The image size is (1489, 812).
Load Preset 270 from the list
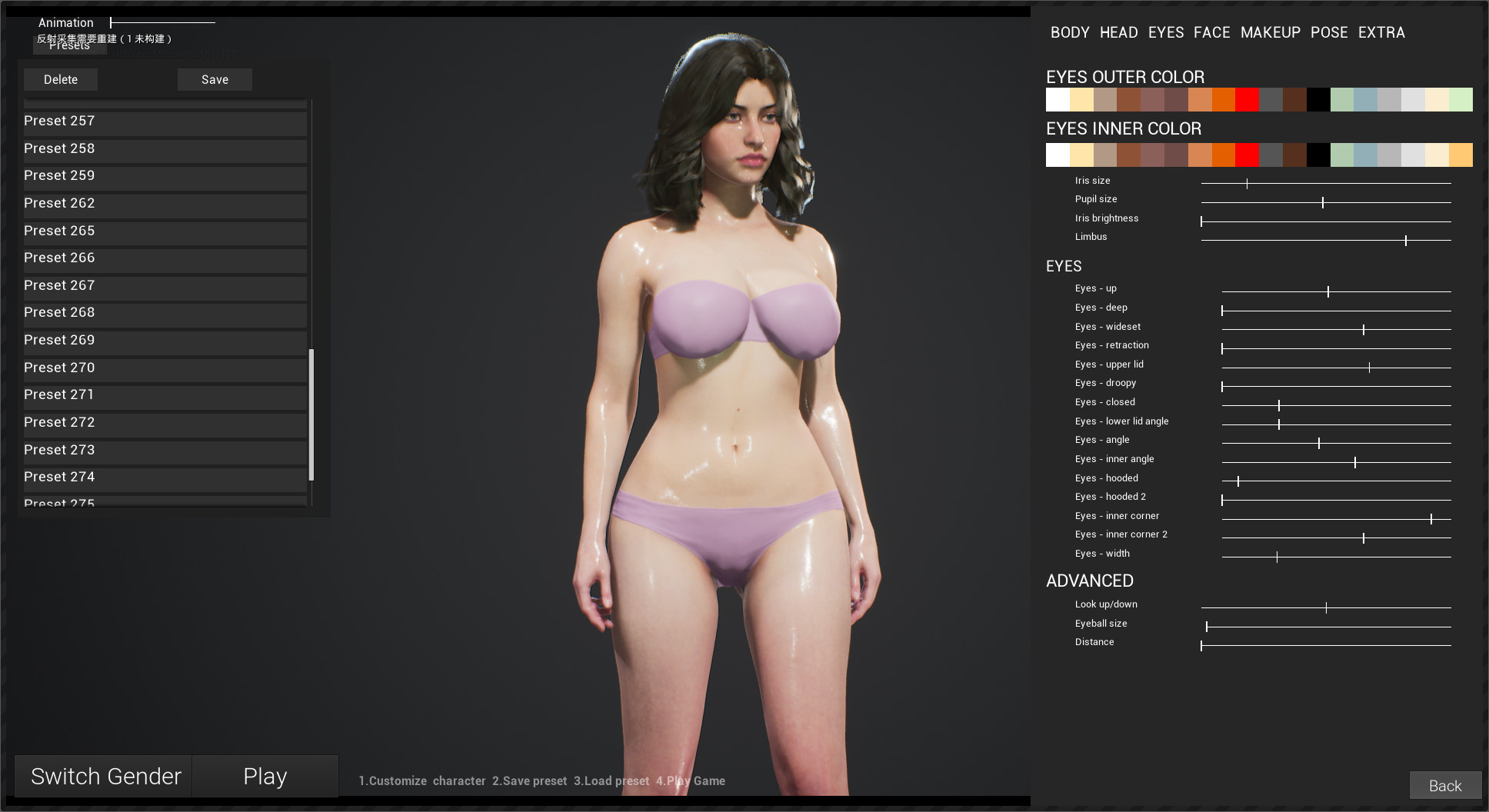click(x=164, y=368)
